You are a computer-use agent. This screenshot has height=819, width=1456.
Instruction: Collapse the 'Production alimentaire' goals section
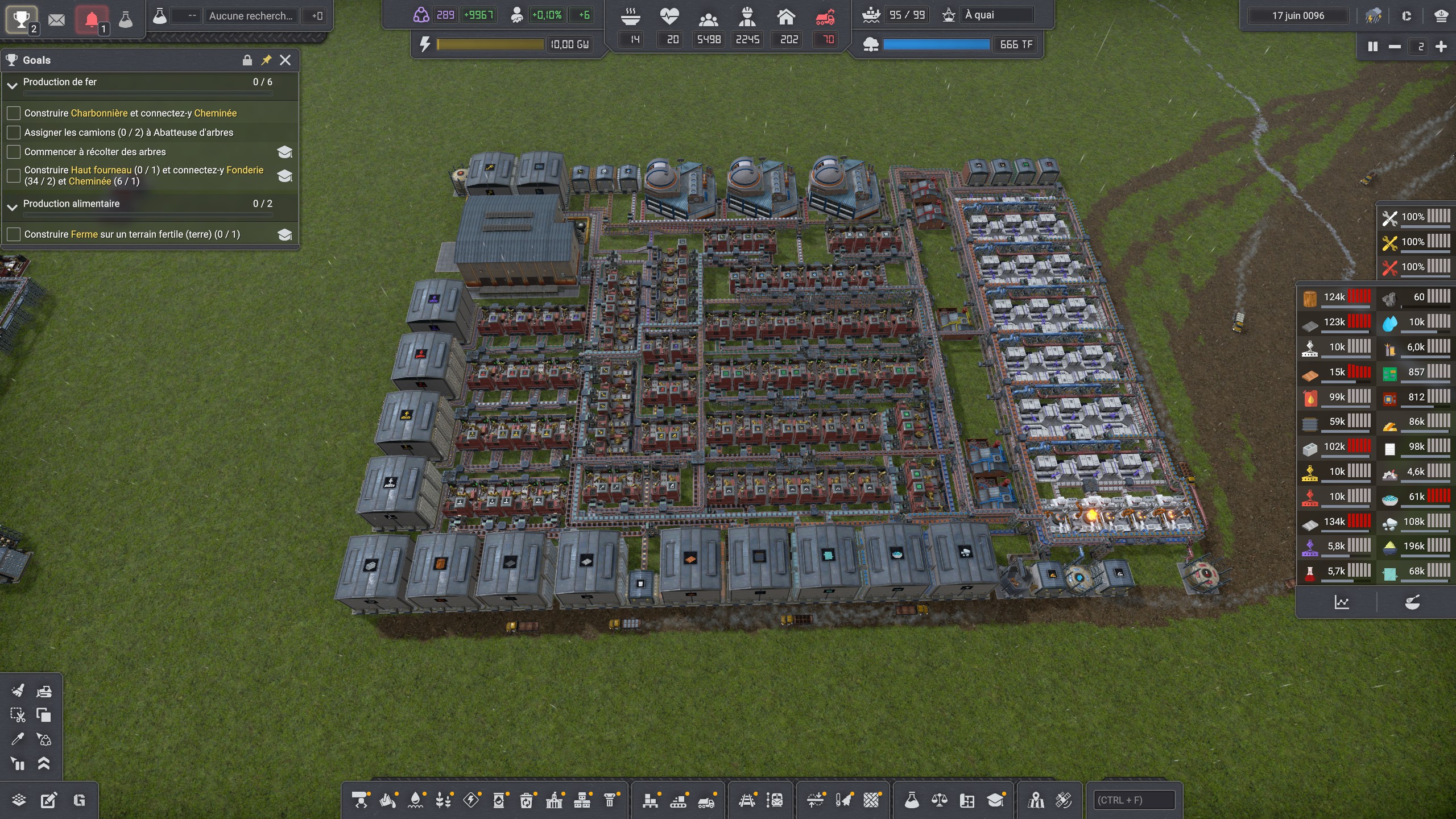(x=12, y=207)
